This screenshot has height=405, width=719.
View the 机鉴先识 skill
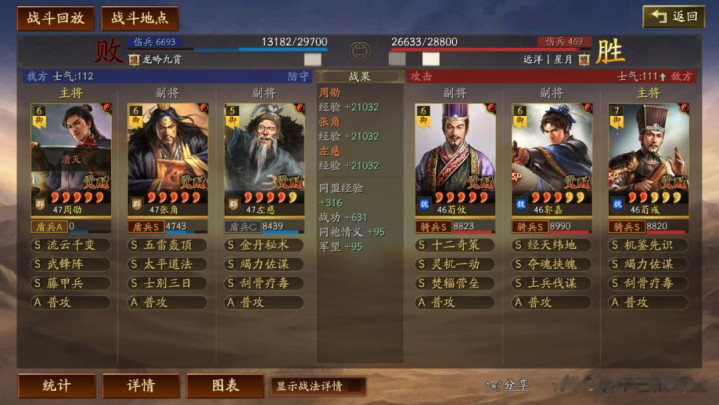pos(648,245)
